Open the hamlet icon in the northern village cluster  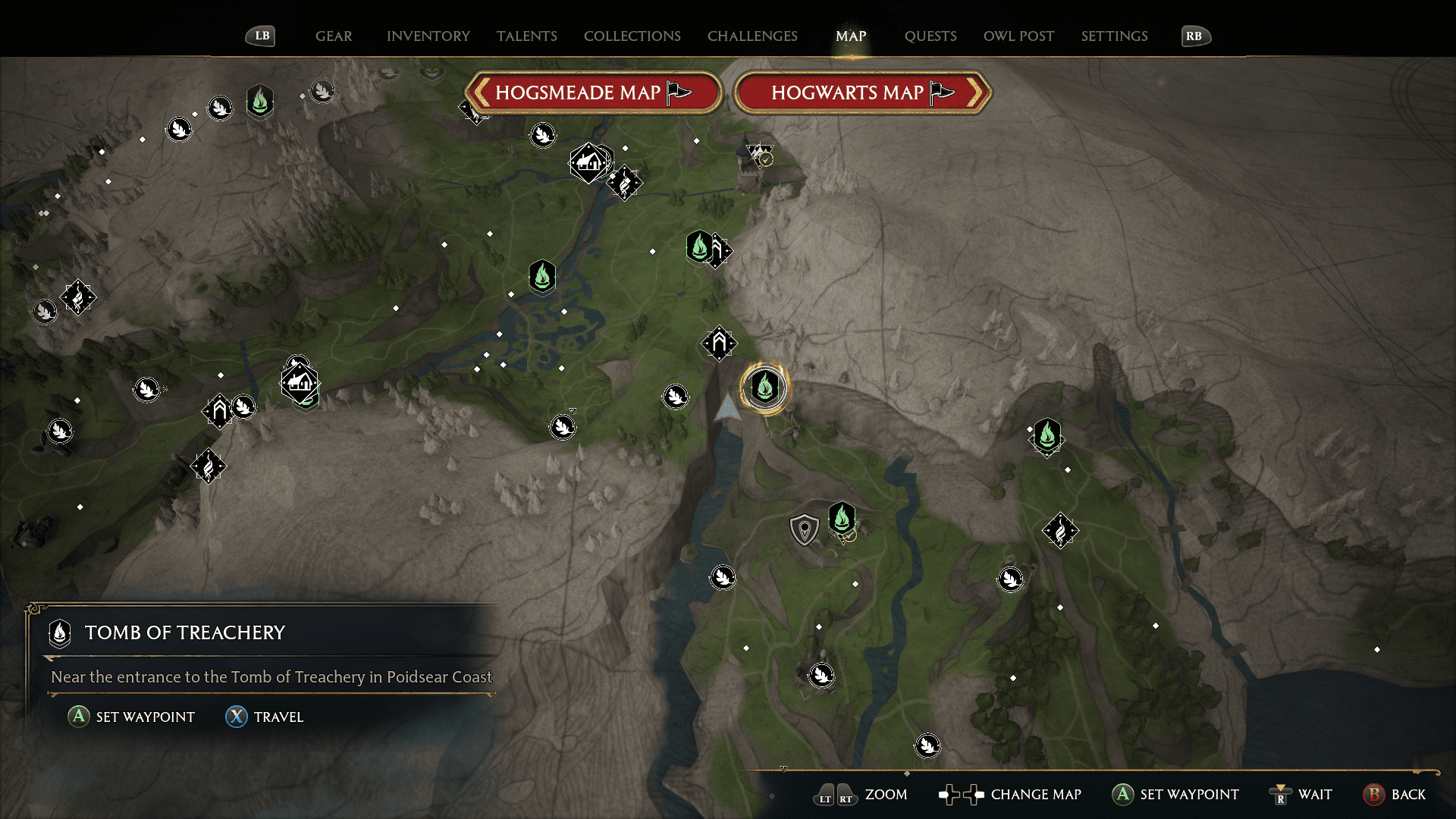(589, 163)
